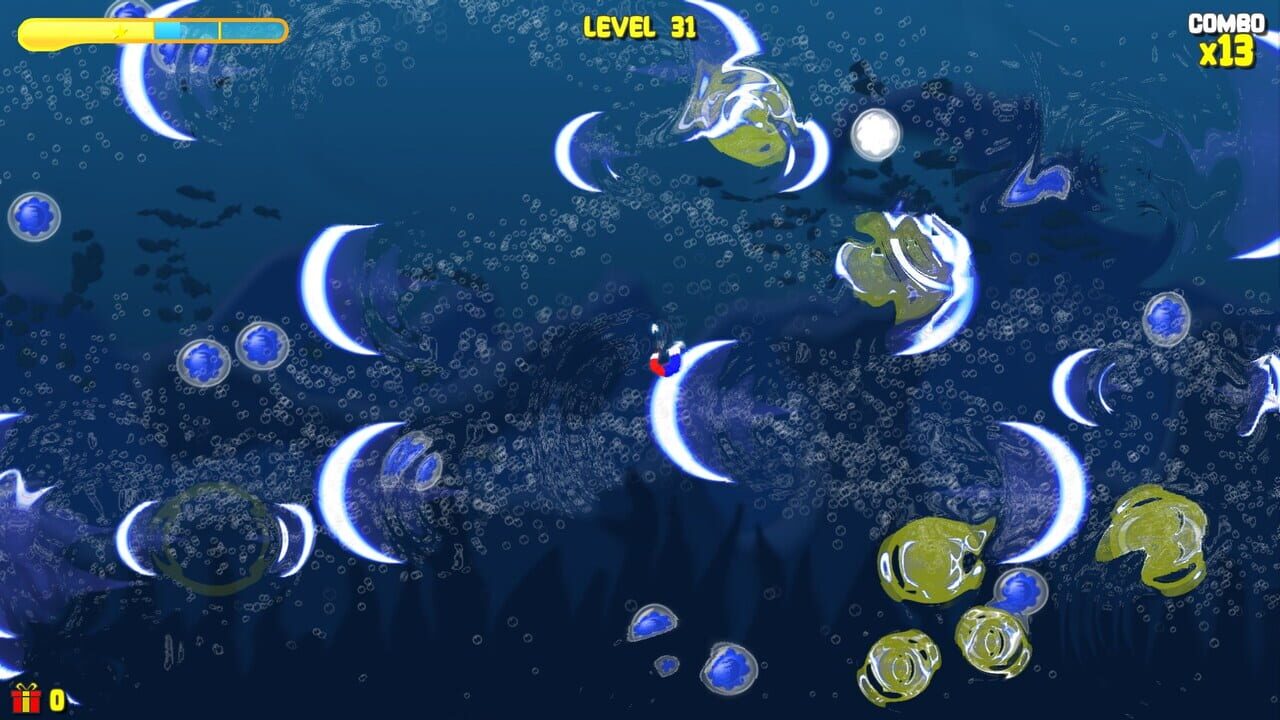Click the yellow progress bar at top left
Screen dimensions: 1280x720
[x=100, y=31]
